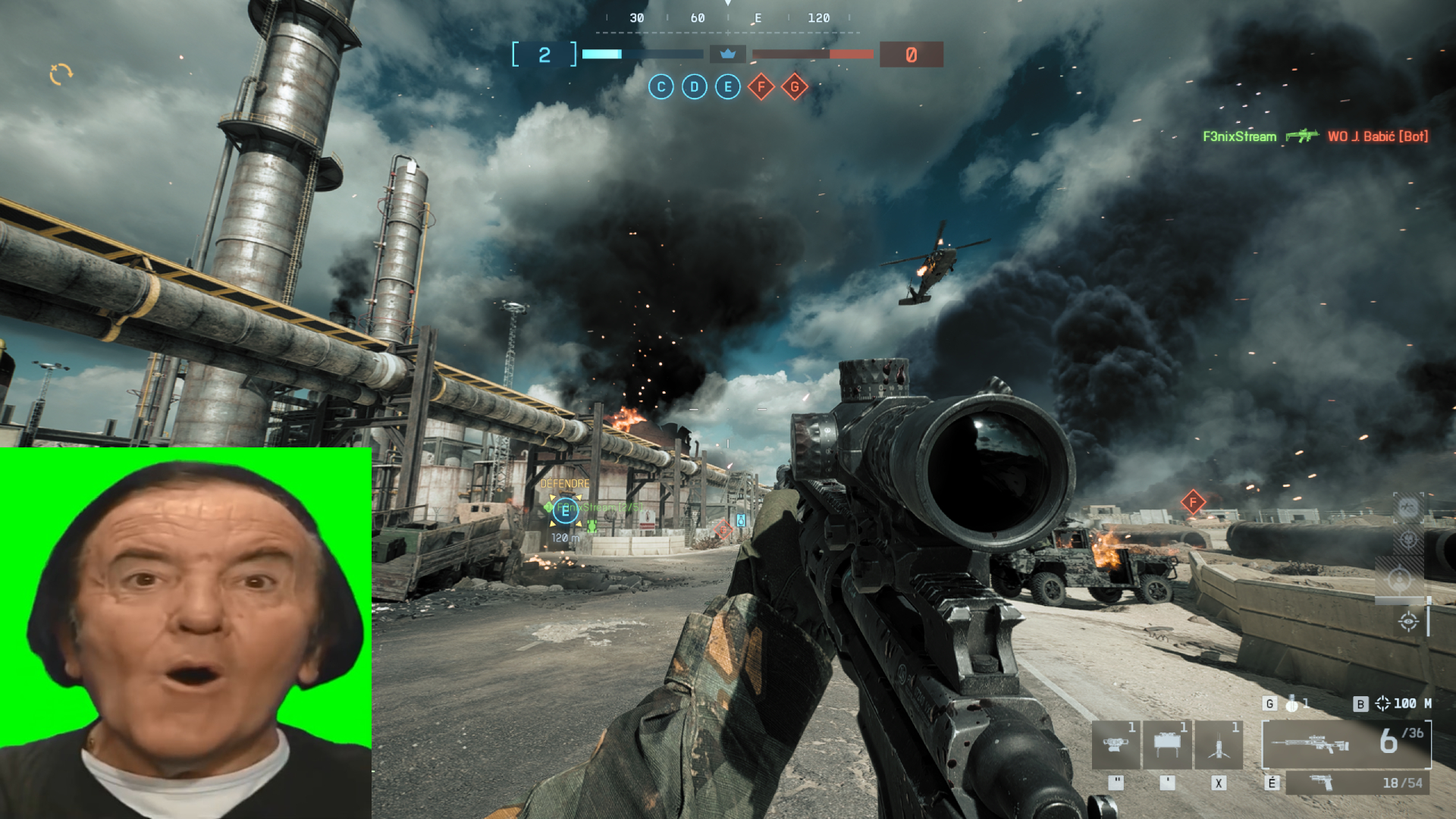Viewport: 1456px width, 819px height.
Task: Select the tripod beacon gadget slot
Action: [x=1219, y=745]
